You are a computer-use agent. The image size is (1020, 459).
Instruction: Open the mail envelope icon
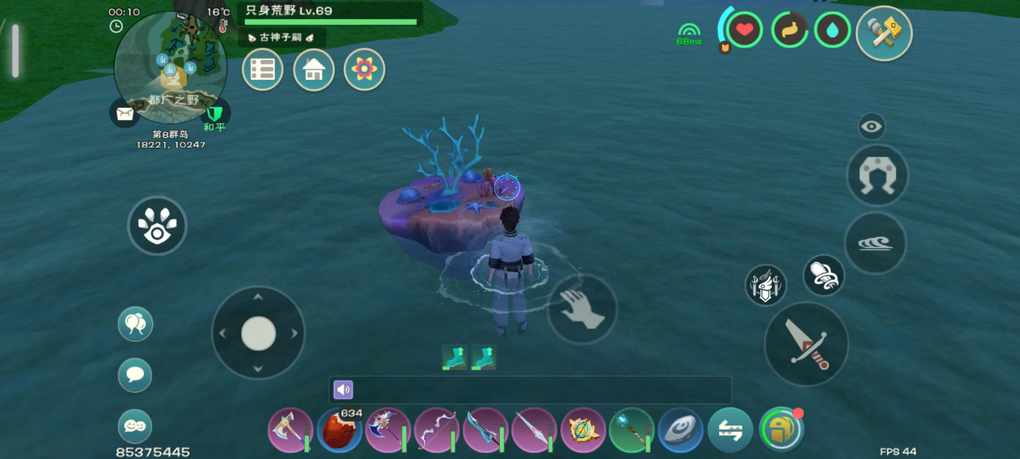125,114
